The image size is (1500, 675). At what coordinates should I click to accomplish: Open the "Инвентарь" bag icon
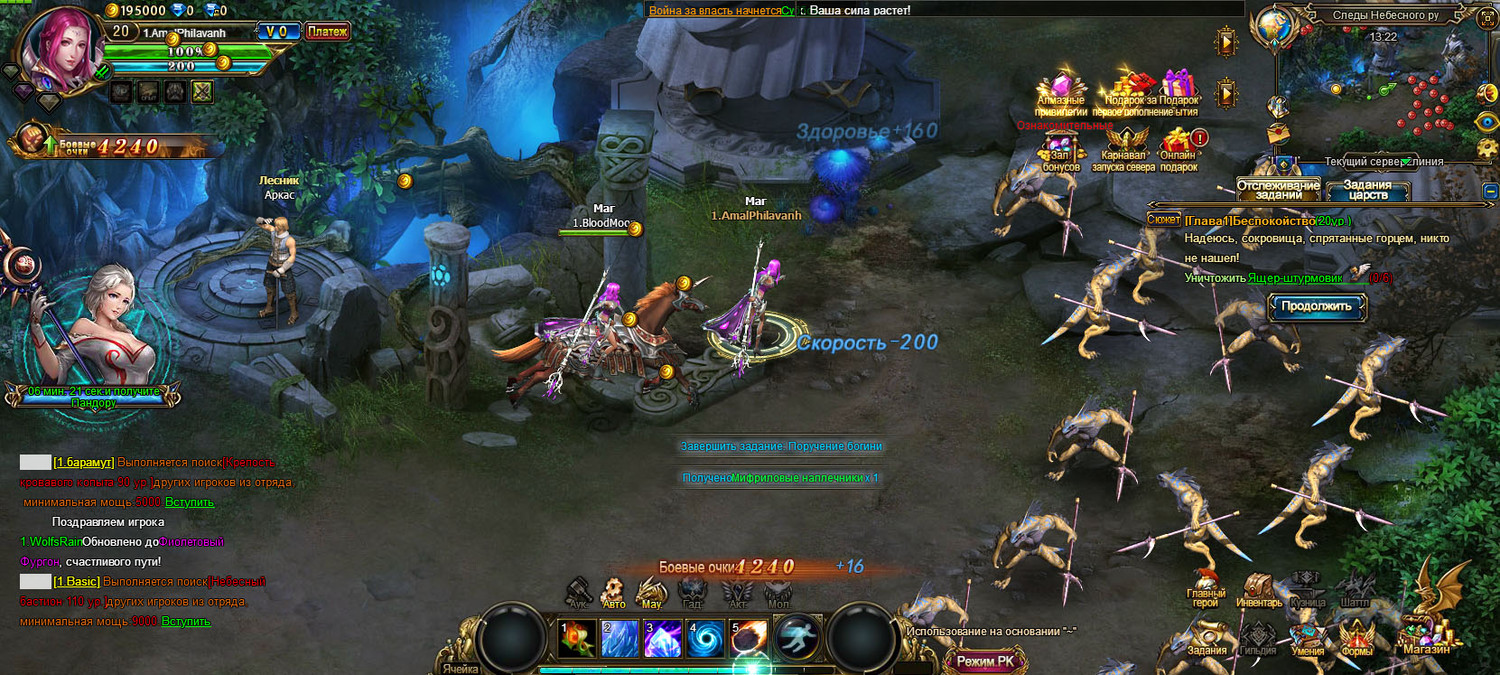pyautogui.click(x=1258, y=590)
